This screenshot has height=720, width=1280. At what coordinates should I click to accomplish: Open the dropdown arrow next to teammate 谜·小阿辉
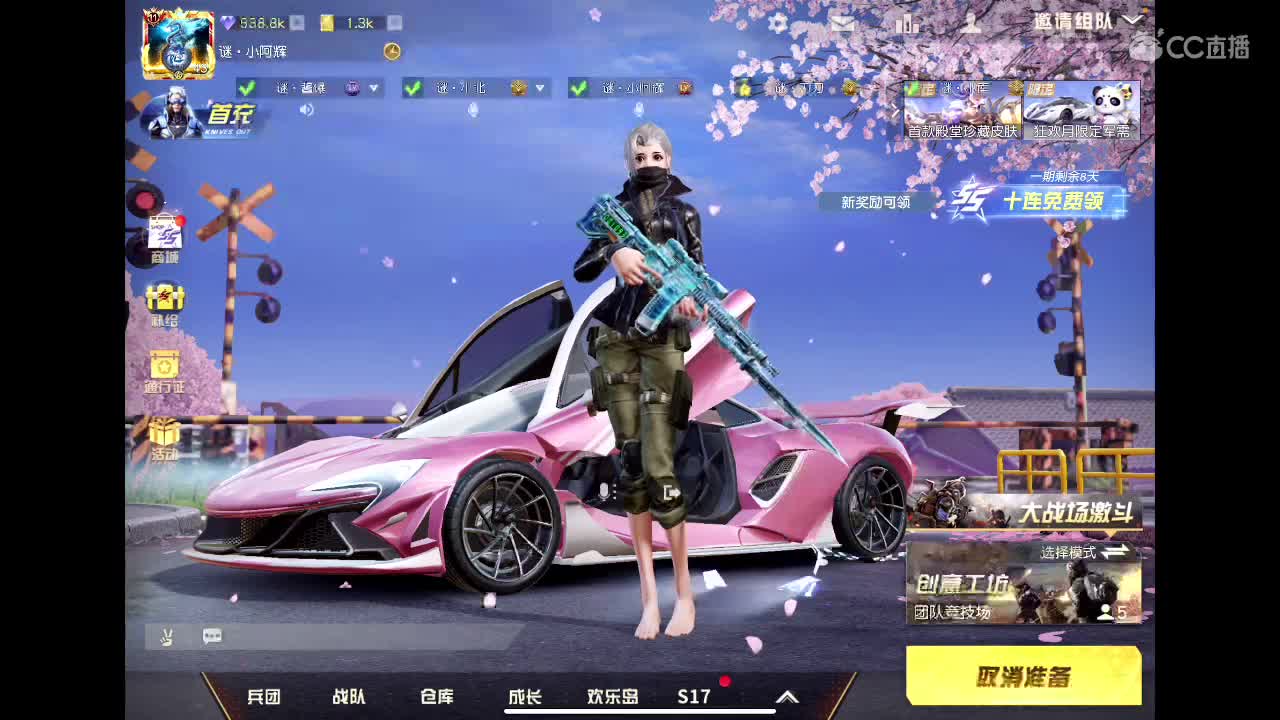click(704, 88)
